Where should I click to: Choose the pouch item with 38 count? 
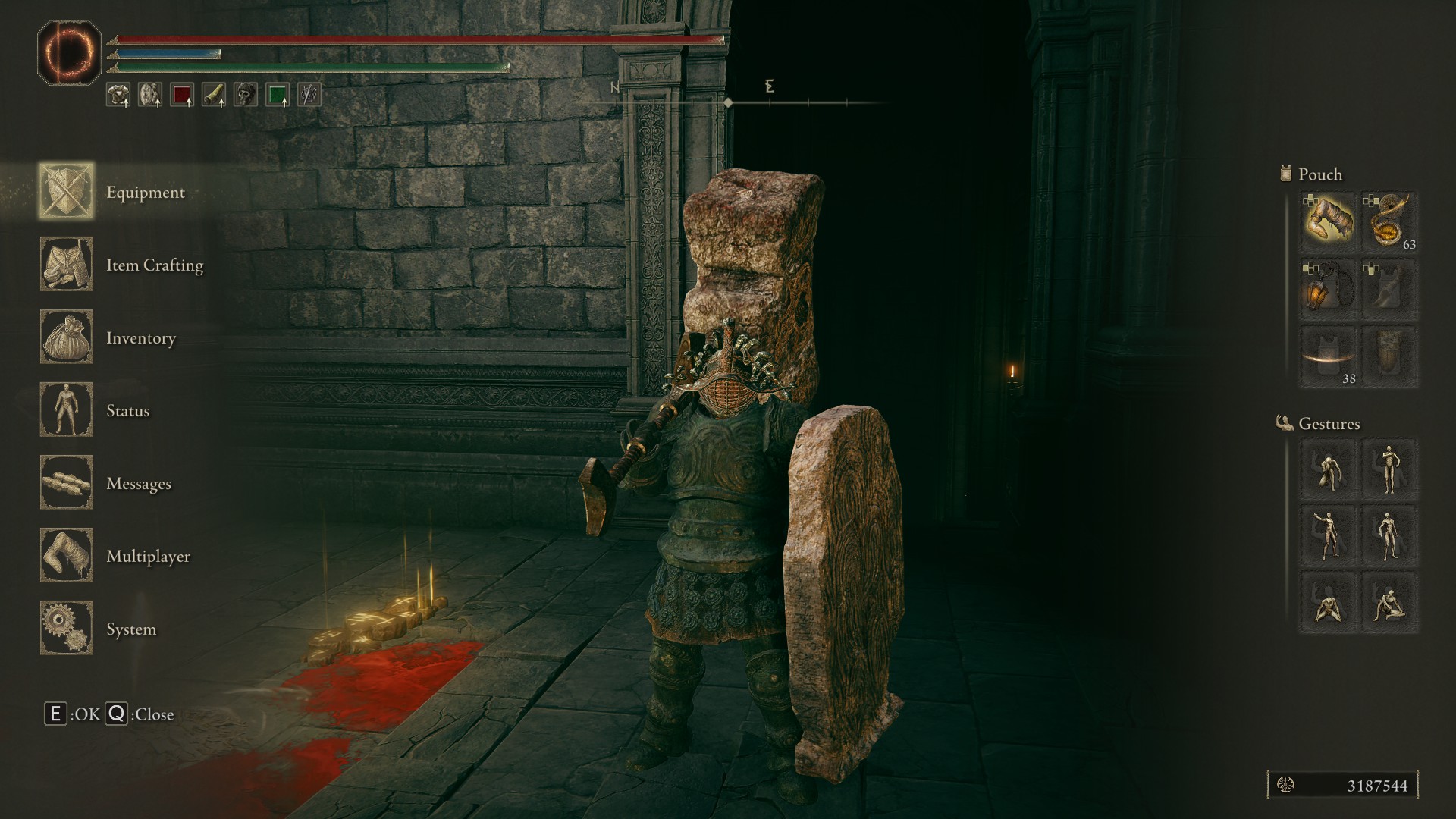point(1329,356)
